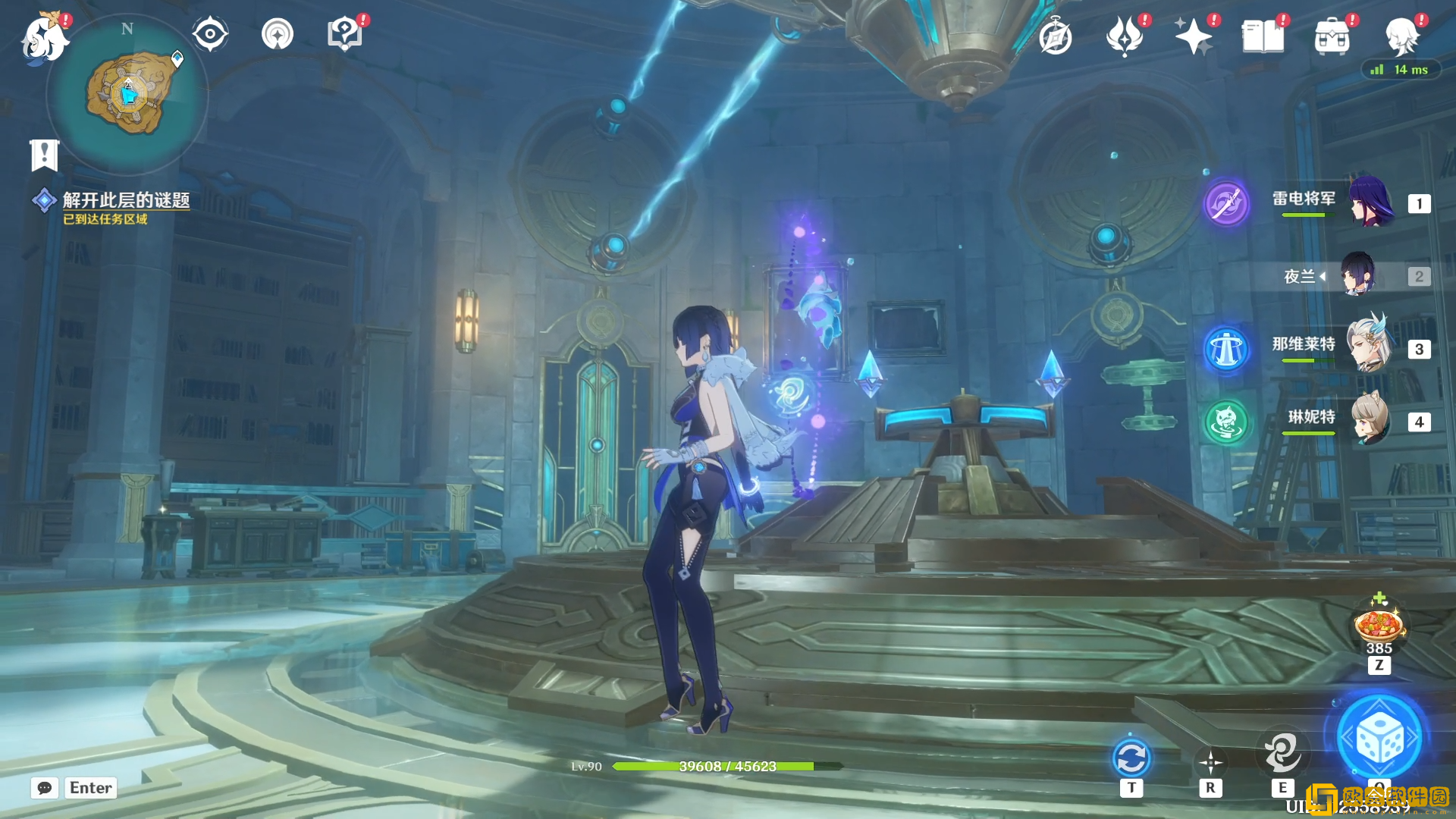The width and height of the screenshot is (1456, 819).
Task: Open the adventurer handbook
Action: click(1263, 36)
